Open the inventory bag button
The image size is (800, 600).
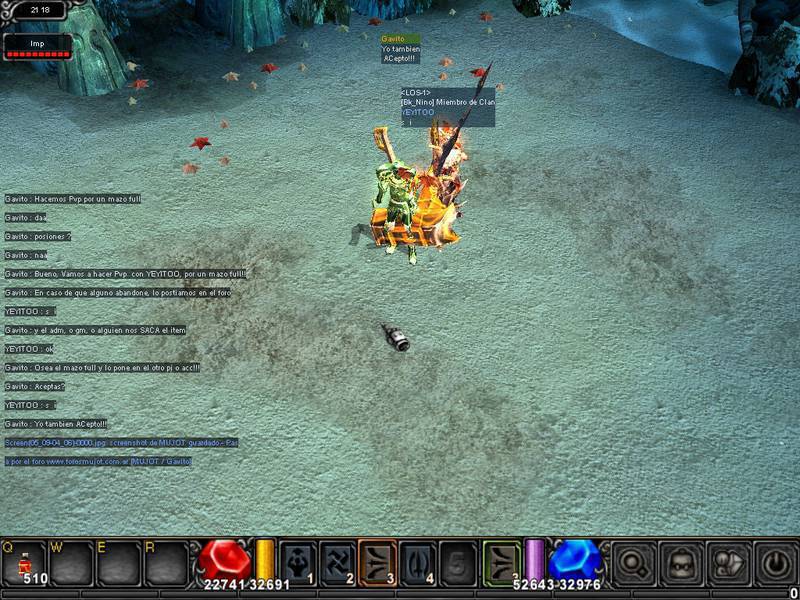(x=681, y=563)
